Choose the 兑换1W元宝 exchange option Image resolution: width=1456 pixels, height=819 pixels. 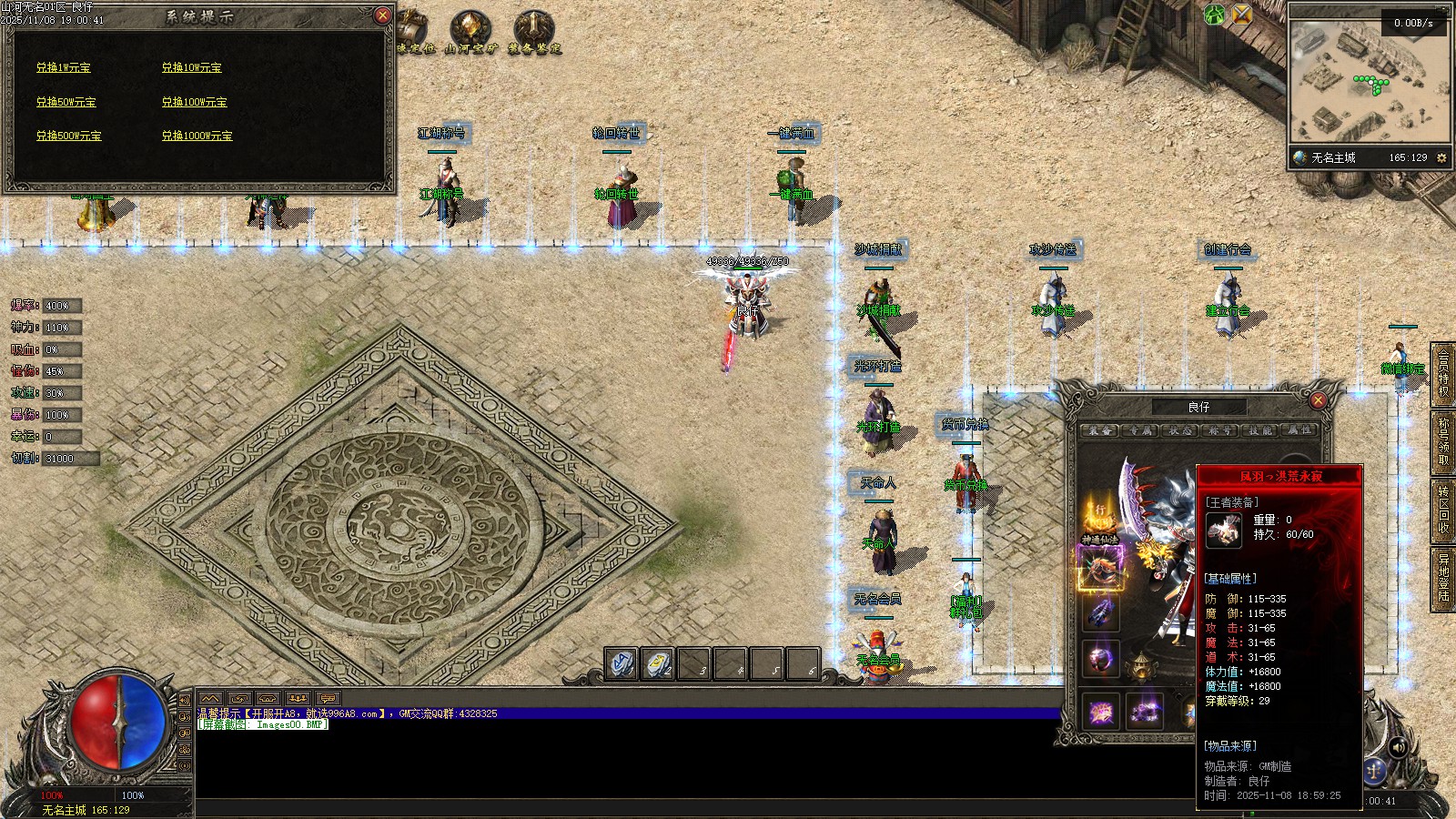click(x=64, y=67)
